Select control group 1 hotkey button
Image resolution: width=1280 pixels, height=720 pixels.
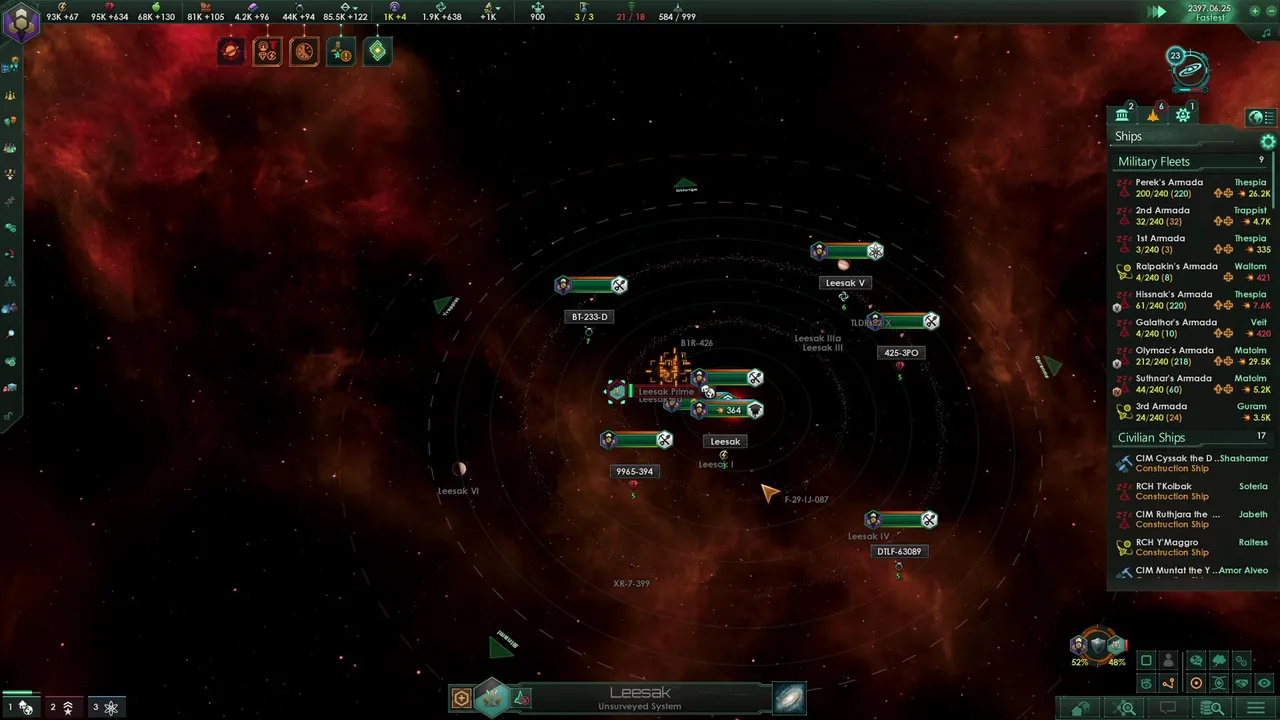[x=19, y=707]
